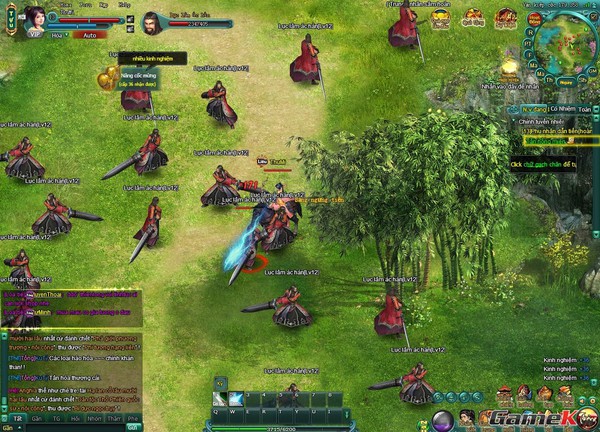The image size is (600, 432).
Task: Open the gold ingot event icon
Action: [440, 18]
